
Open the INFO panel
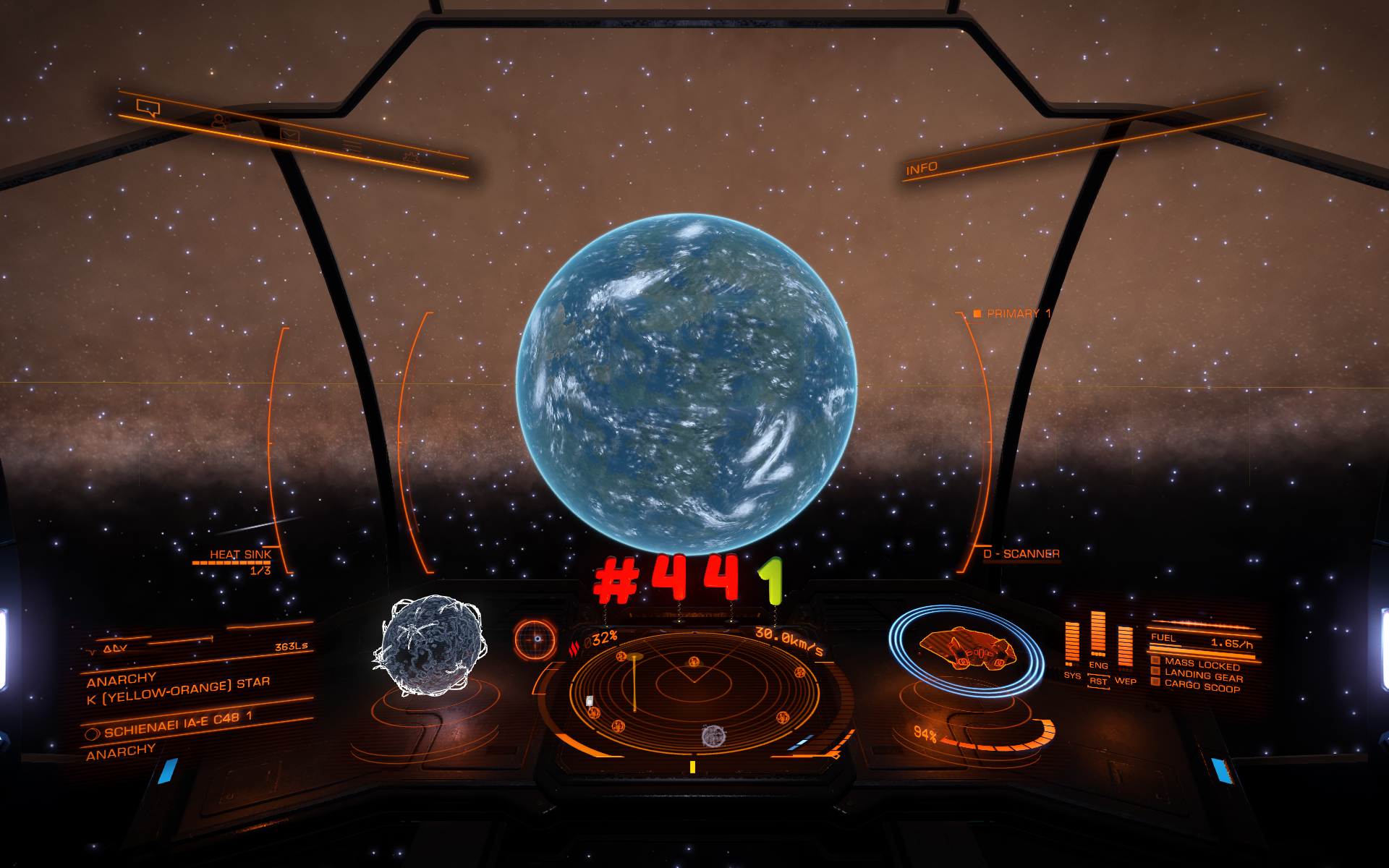pyautogui.click(x=922, y=169)
